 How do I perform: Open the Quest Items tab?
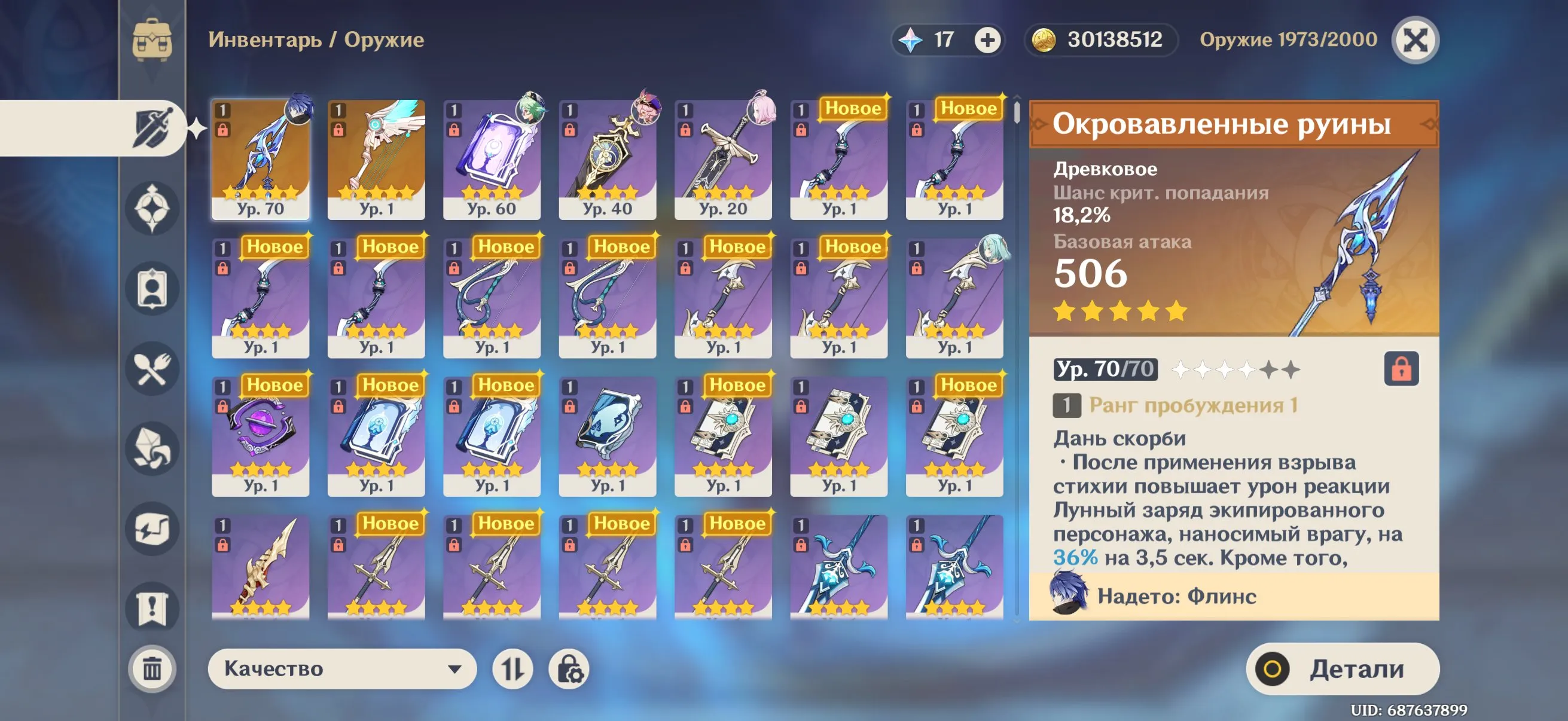152,609
